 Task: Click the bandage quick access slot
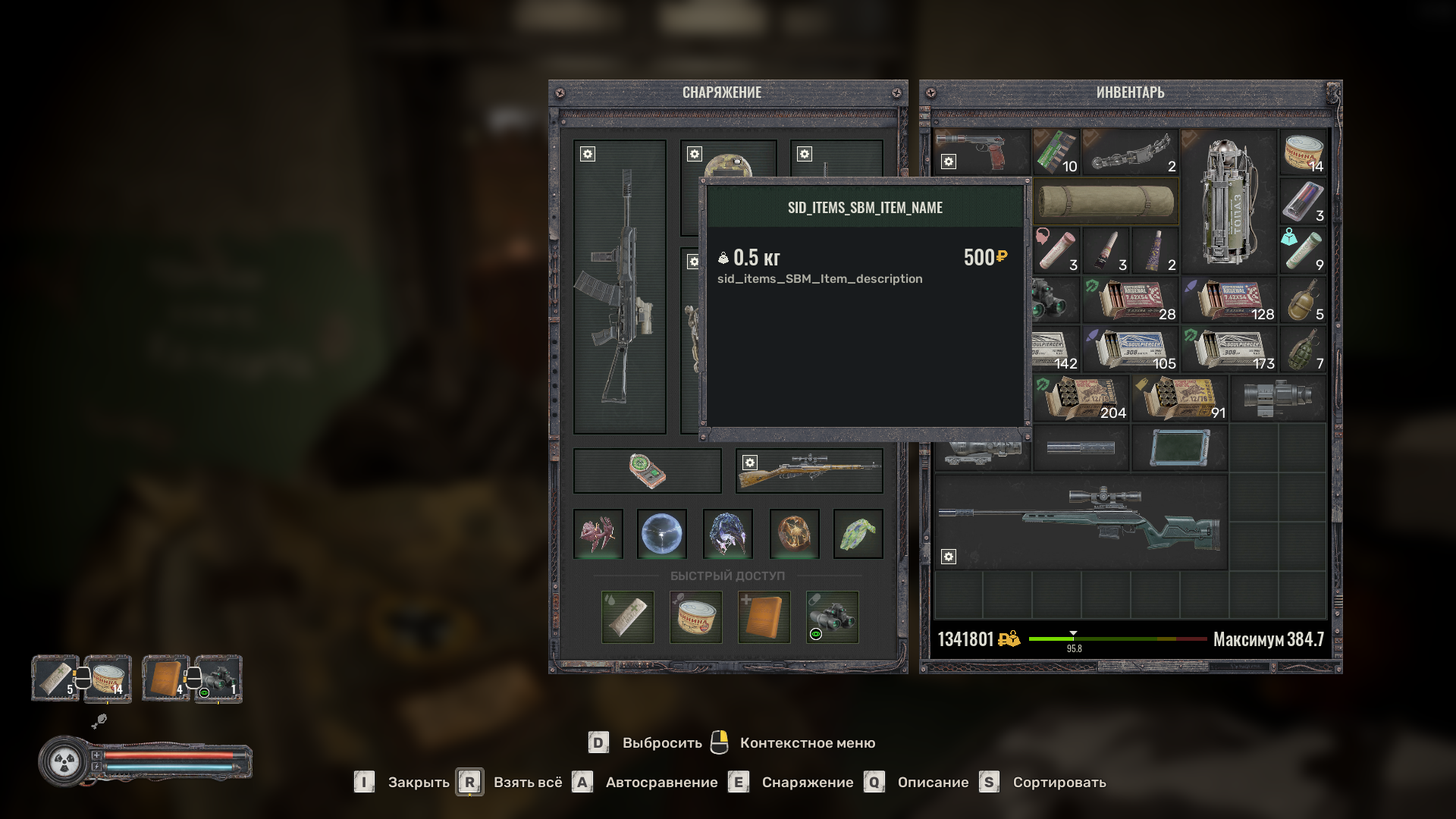[x=628, y=617]
